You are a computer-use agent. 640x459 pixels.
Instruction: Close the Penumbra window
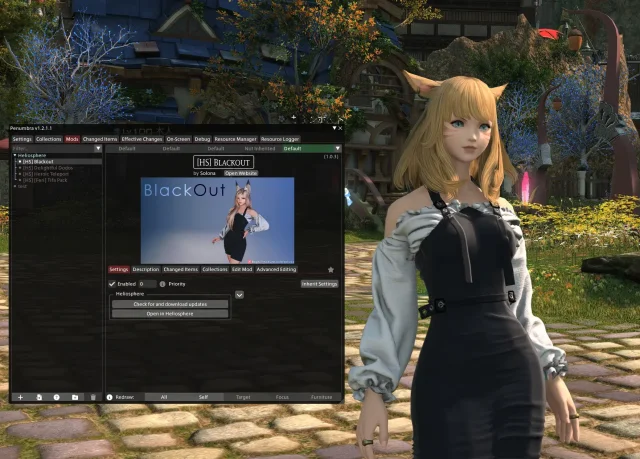click(340, 128)
